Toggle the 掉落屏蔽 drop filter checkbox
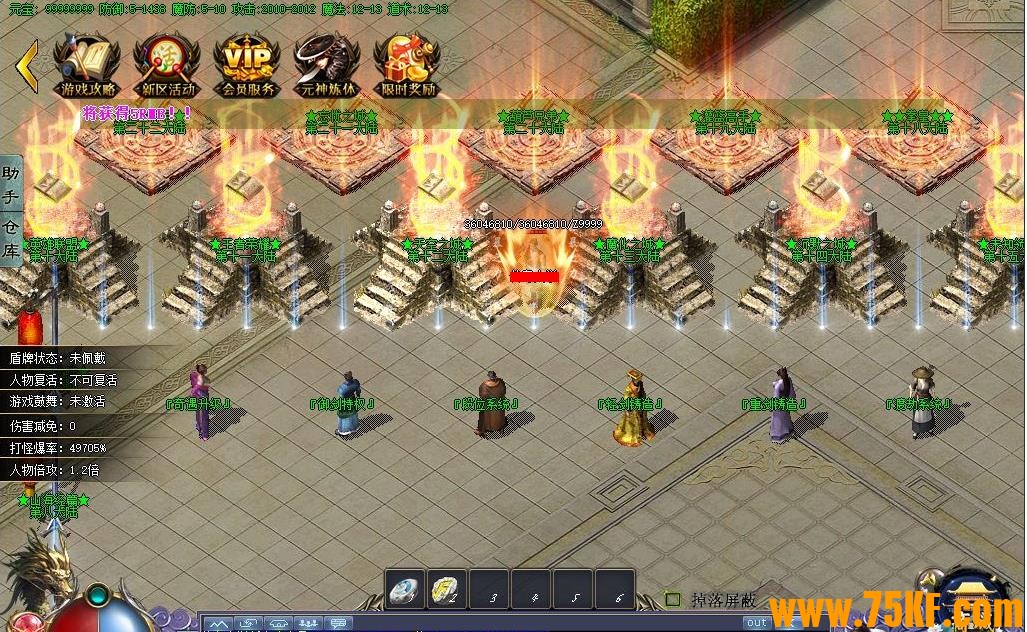This screenshot has width=1027, height=632. [x=673, y=600]
